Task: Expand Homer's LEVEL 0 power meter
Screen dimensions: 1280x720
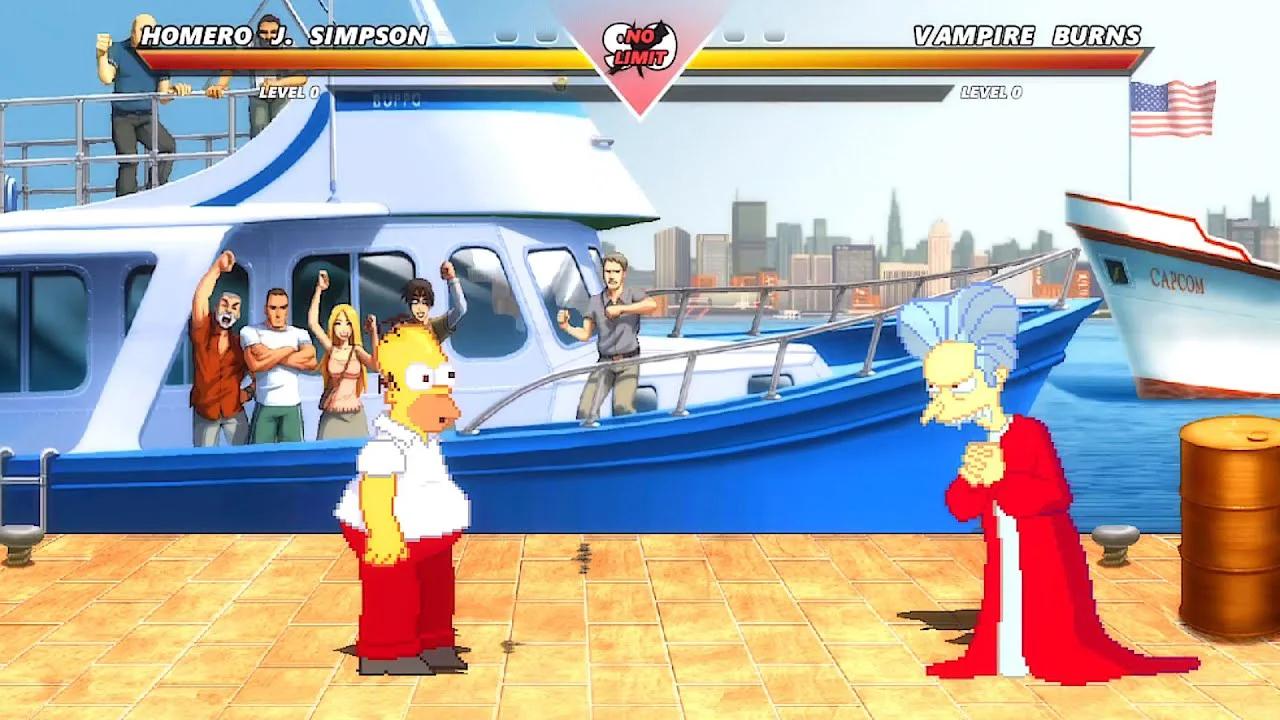Action: click(288, 91)
